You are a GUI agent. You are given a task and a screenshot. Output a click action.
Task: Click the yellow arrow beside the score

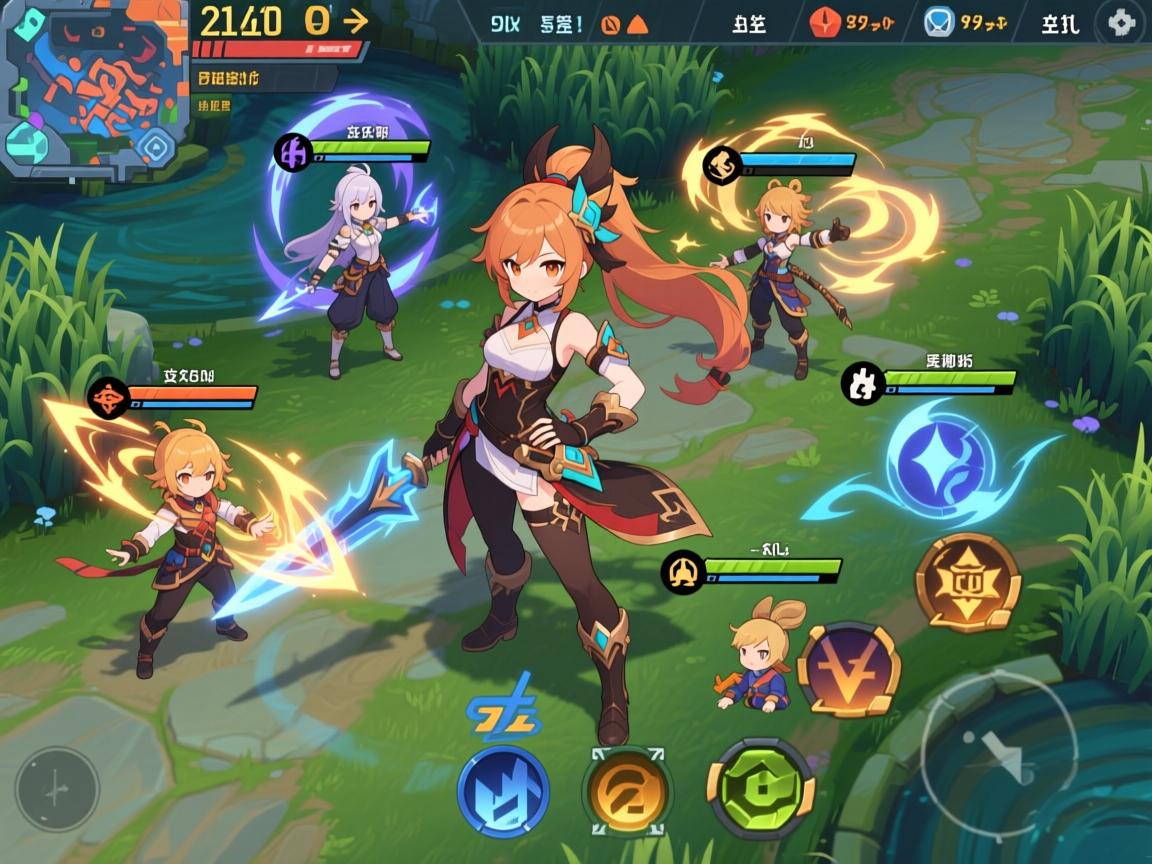355,20
